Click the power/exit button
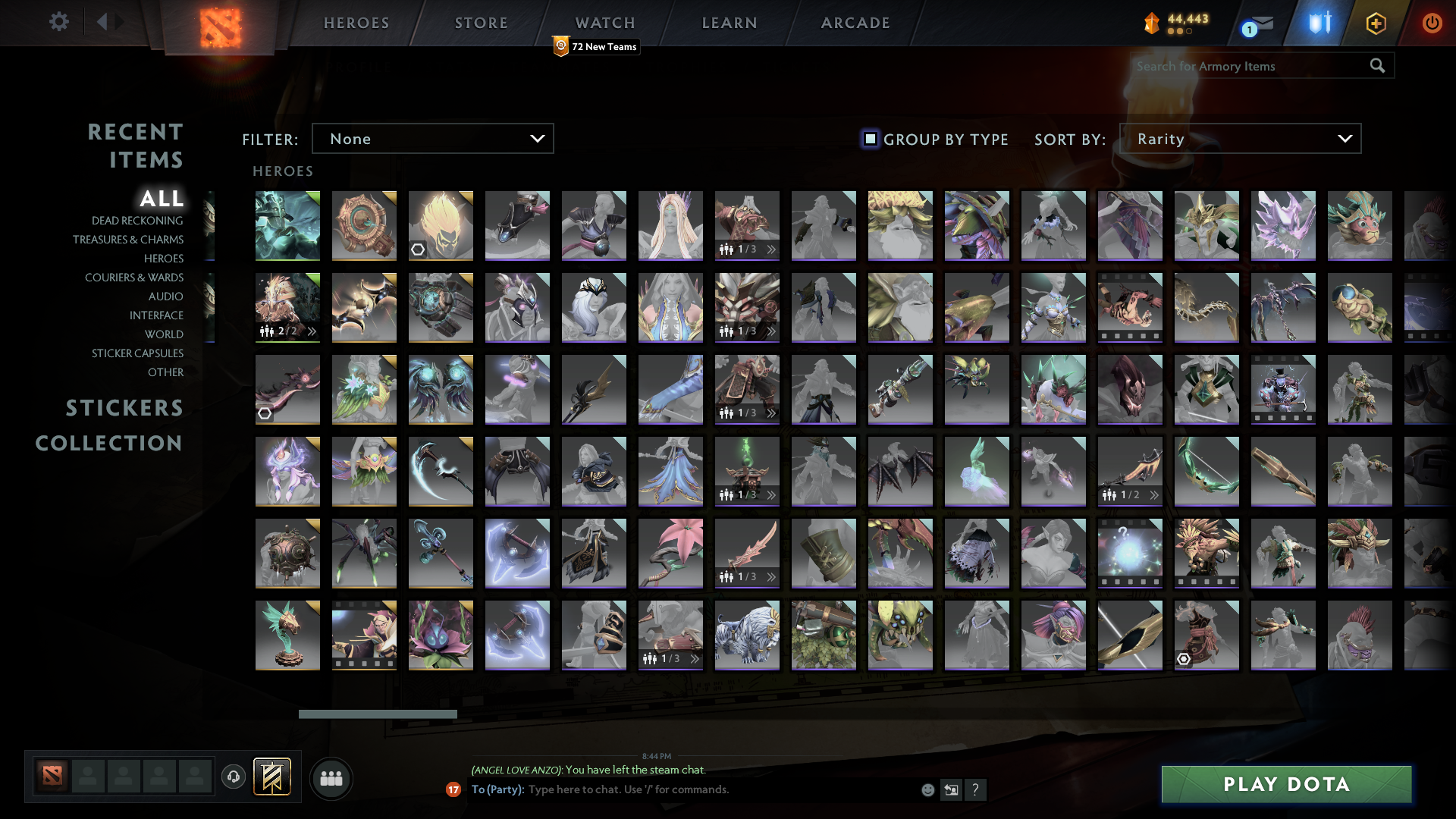 point(1432,23)
